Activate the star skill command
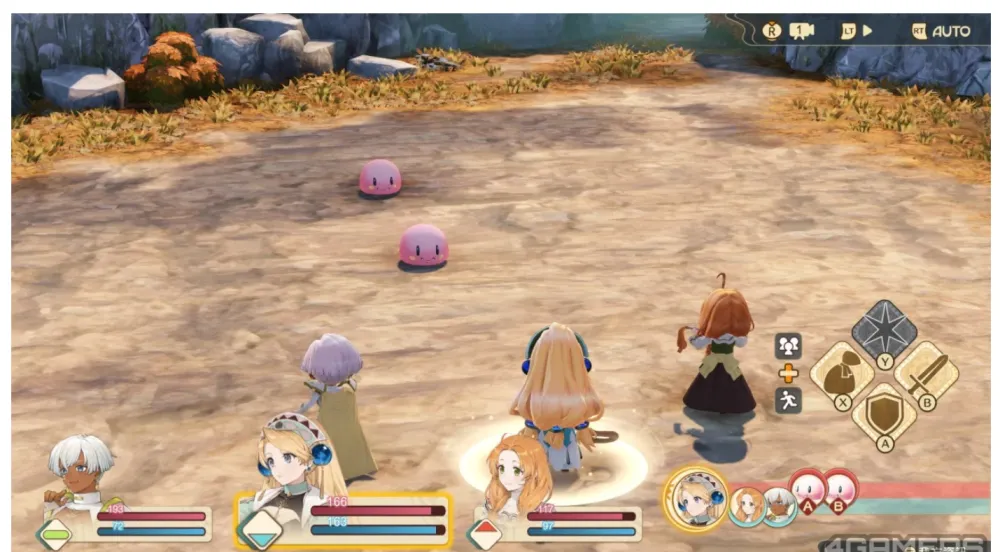 coord(884,330)
